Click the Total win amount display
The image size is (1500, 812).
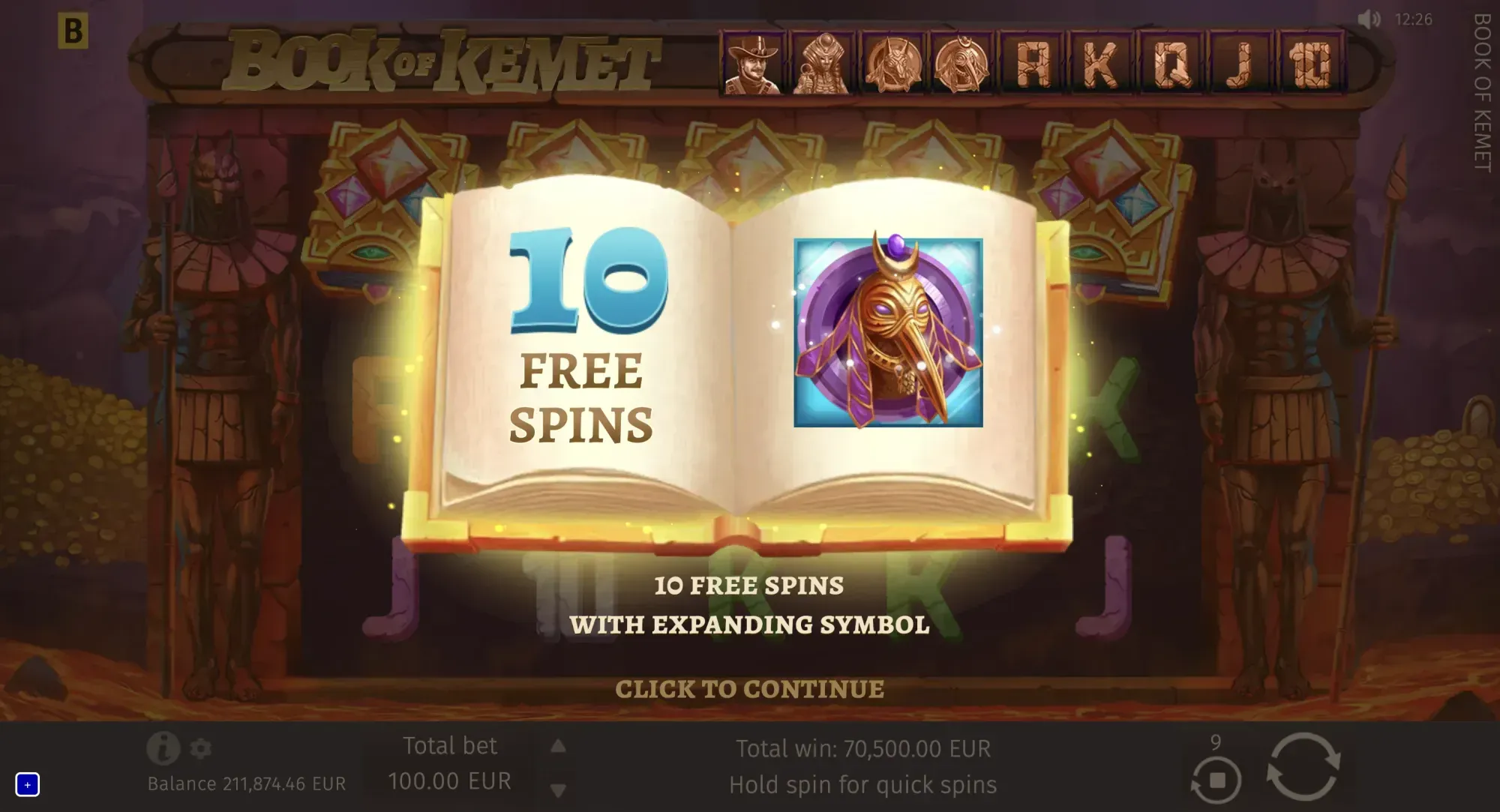pyautogui.click(x=862, y=748)
